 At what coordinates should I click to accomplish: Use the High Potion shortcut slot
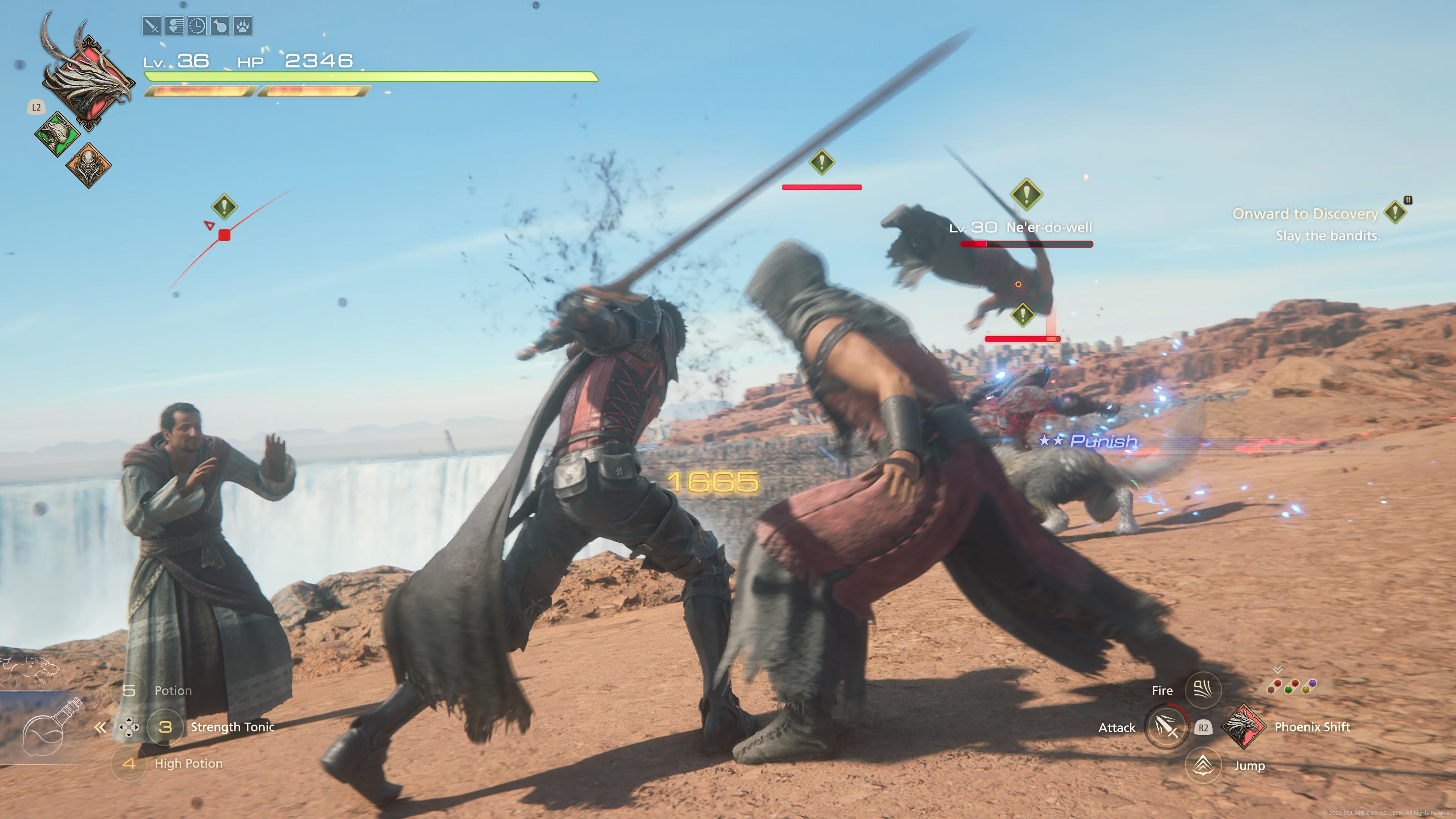129,764
